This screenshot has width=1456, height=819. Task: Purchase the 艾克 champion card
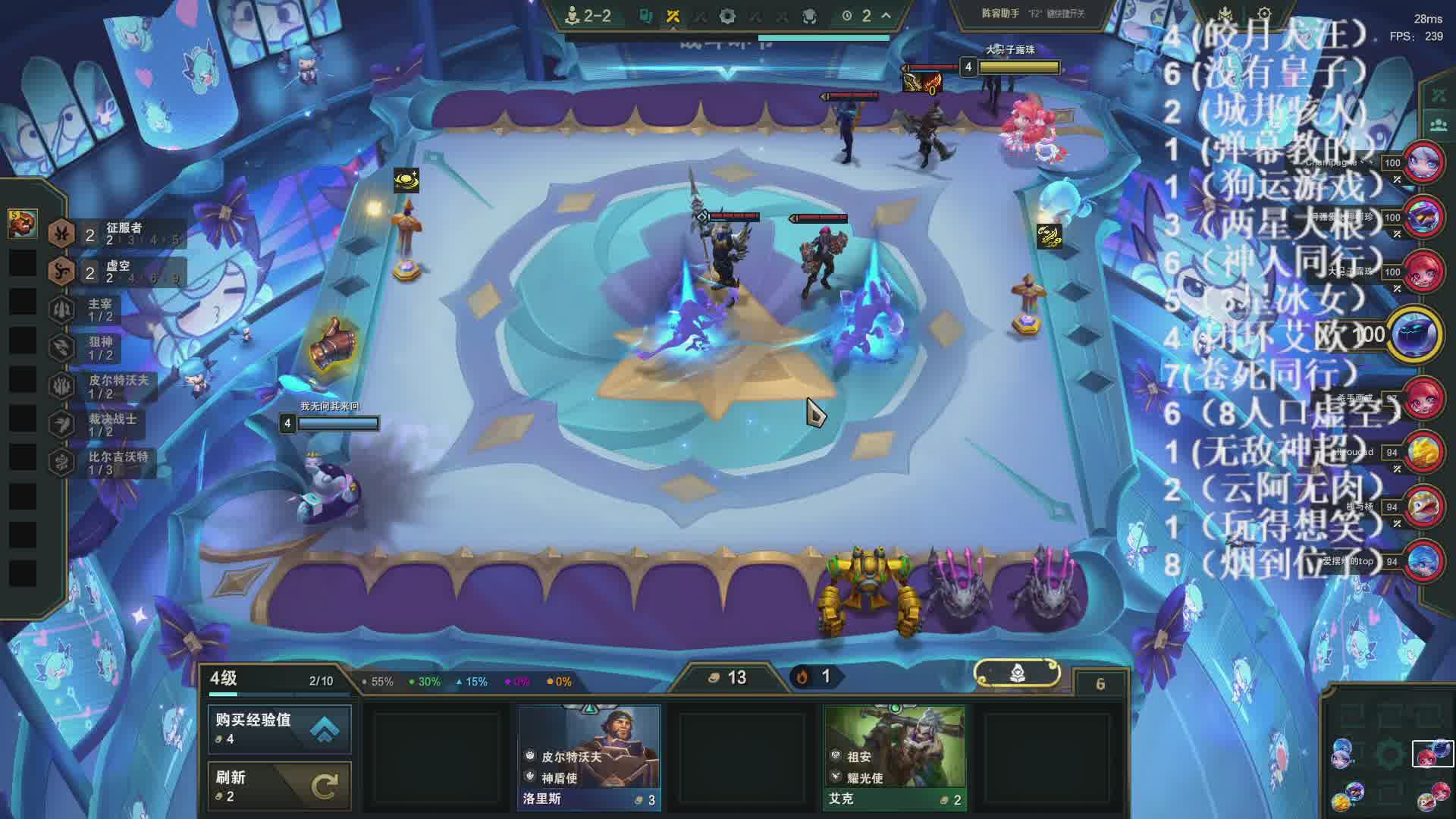coord(895,757)
